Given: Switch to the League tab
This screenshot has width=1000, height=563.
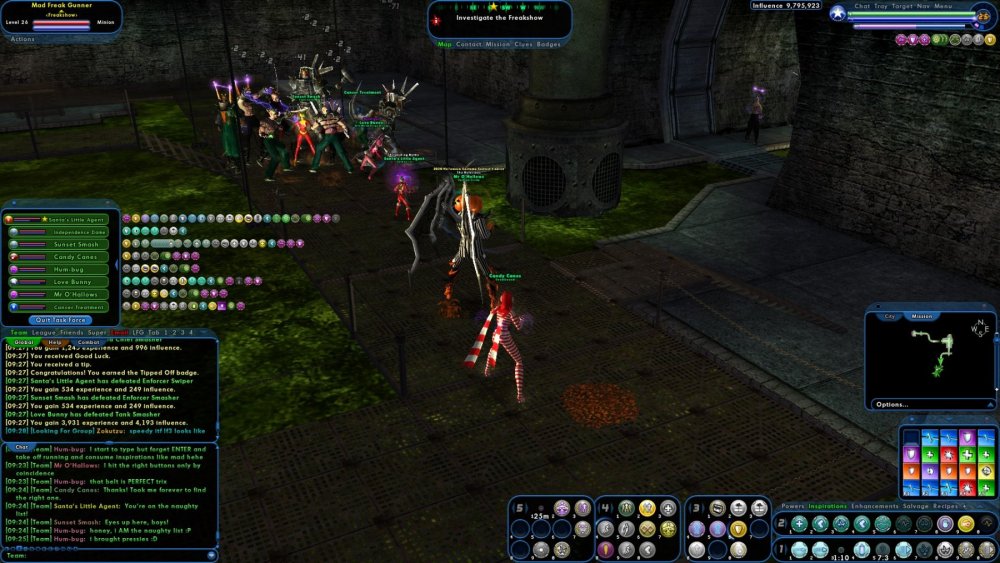Looking at the screenshot, I should (45, 332).
